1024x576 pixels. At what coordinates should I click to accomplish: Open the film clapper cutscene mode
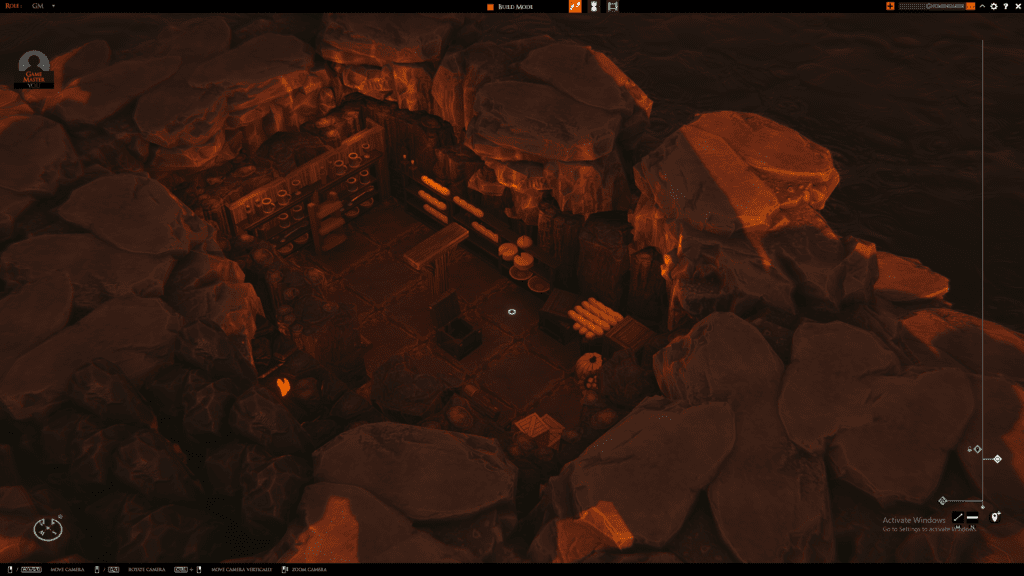coord(613,7)
